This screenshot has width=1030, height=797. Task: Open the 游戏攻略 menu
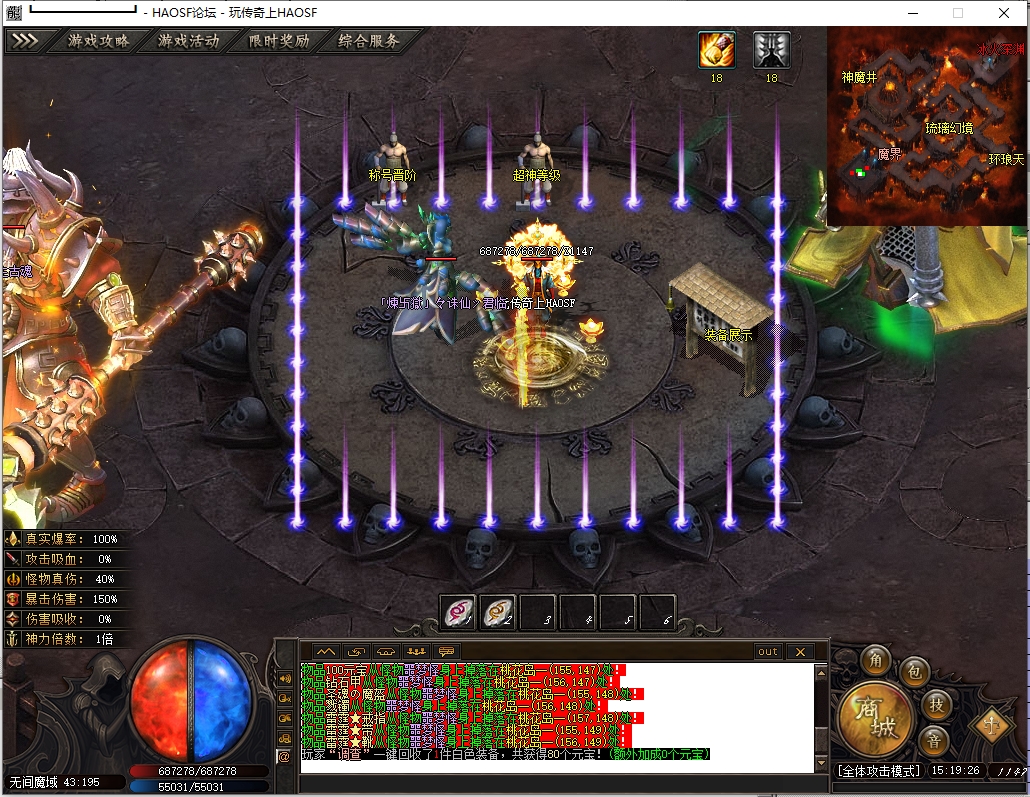click(98, 42)
